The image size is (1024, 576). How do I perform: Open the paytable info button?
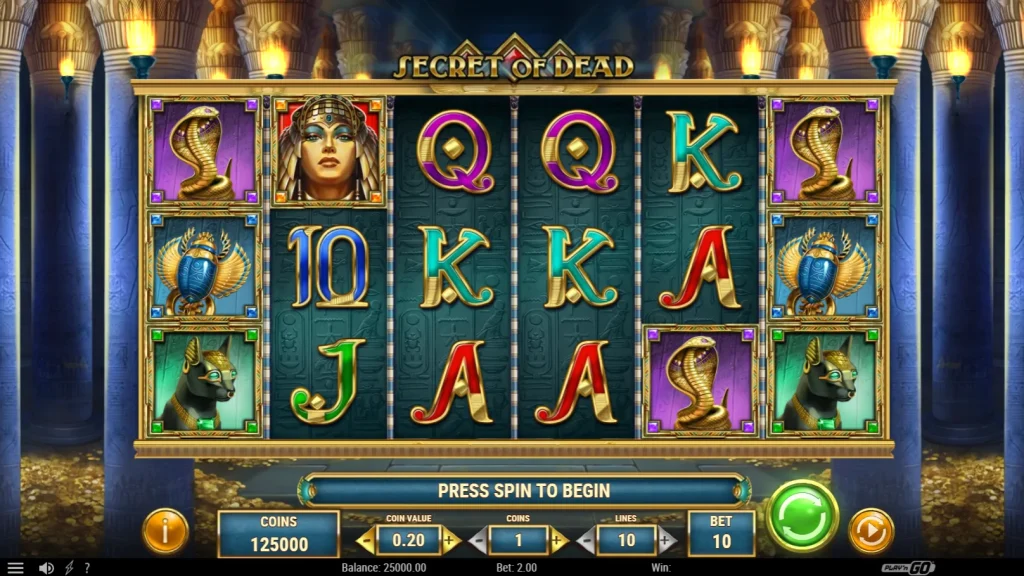pos(165,531)
